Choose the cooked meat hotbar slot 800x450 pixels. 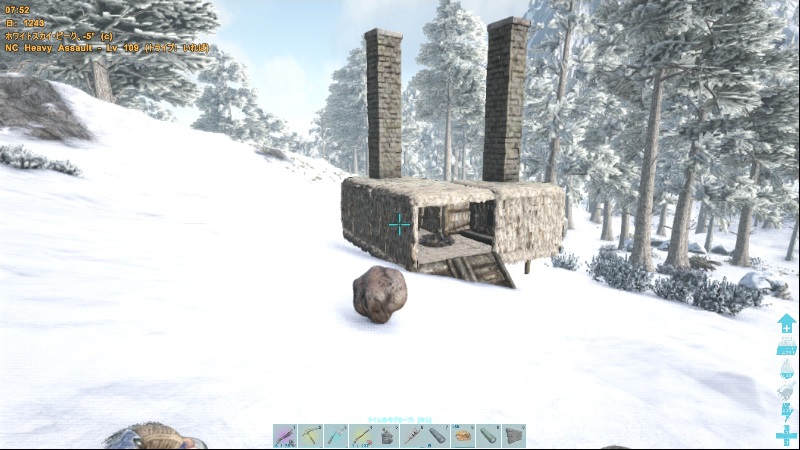click(x=463, y=436)
